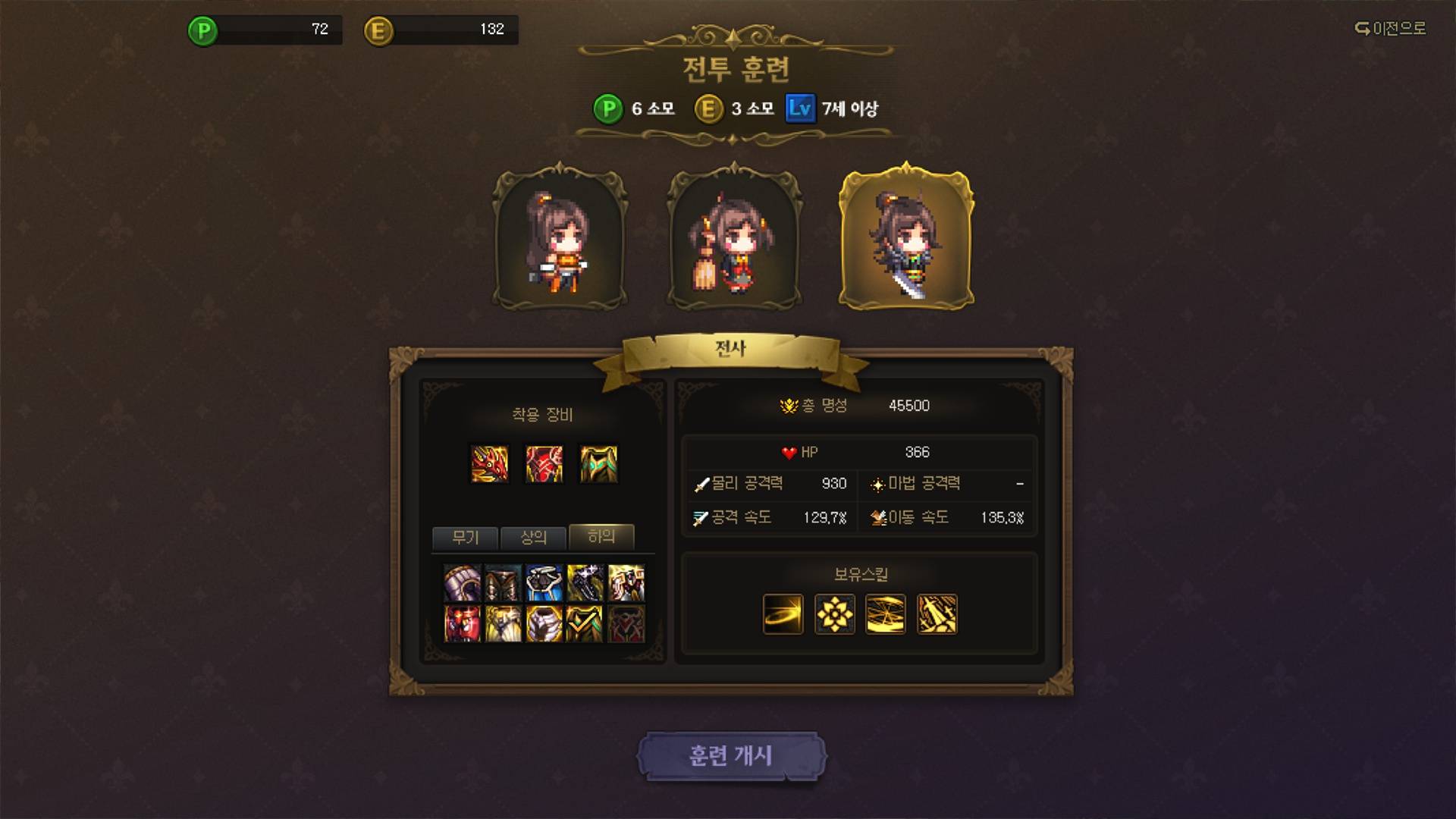The width and height of the screenshot is (1456, 819).
Task: Select the red demon-face pants item
Action: click(x=462, y=623)
